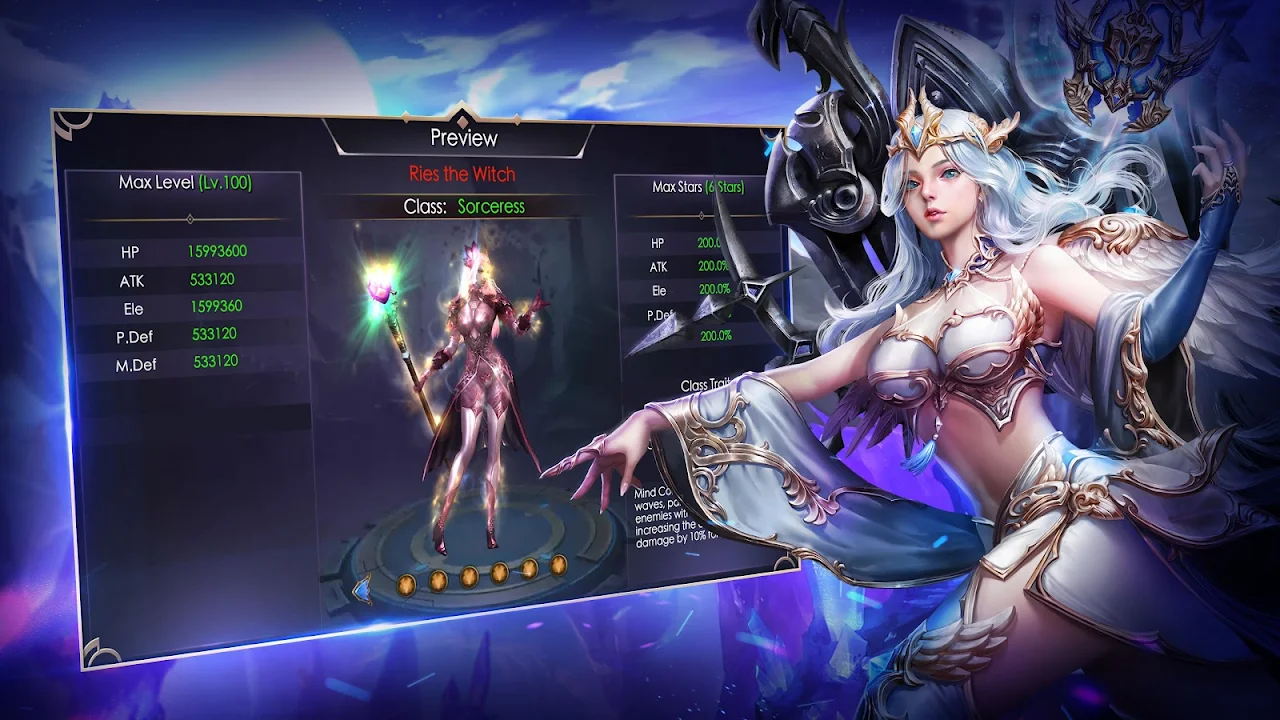The width and height of the screenshot is (1280, 720).
Task: Close the Preview panel with the blue X
Action: coord(770,143)
